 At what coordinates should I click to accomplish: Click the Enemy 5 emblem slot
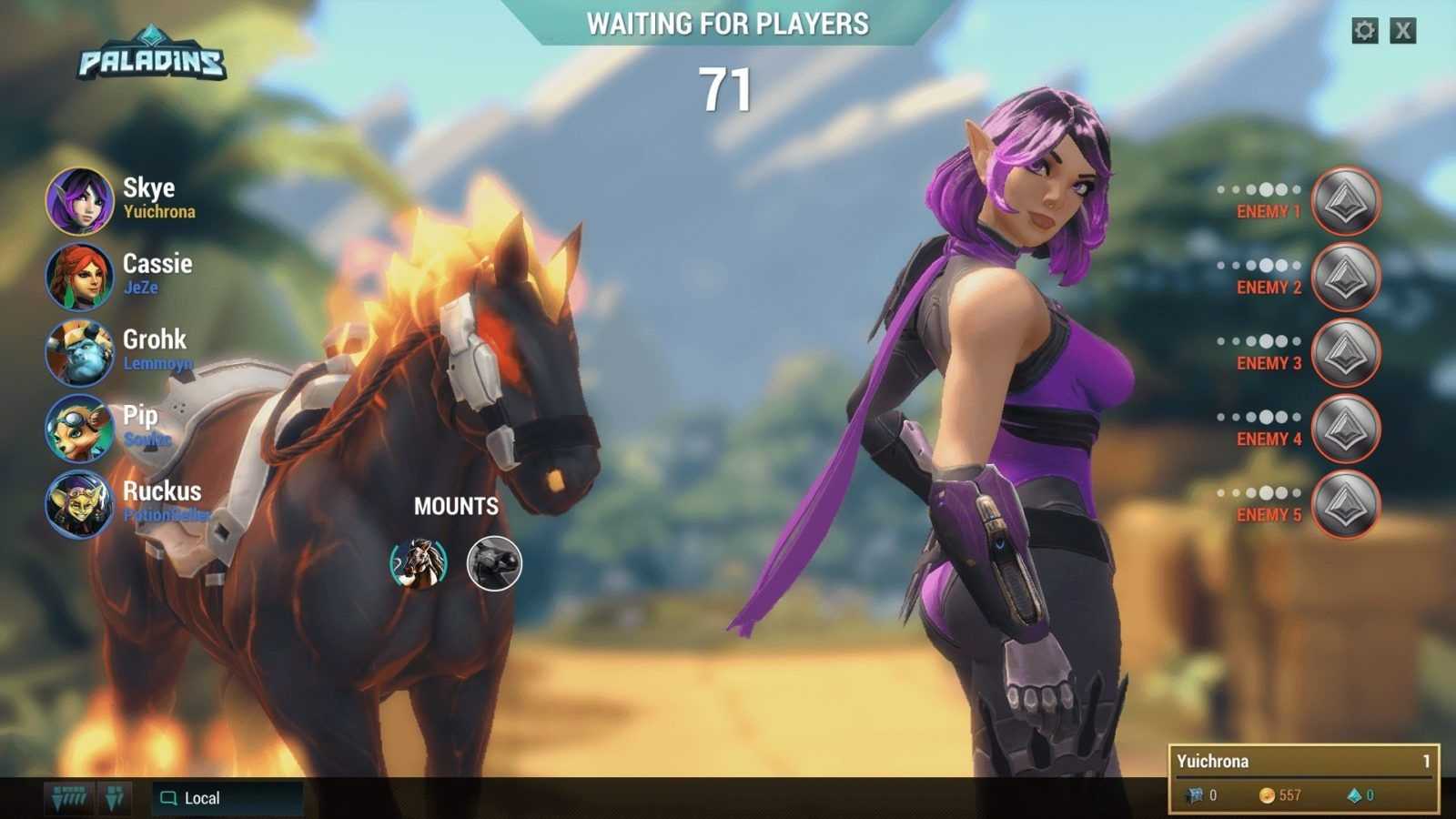click(1345, 504)
